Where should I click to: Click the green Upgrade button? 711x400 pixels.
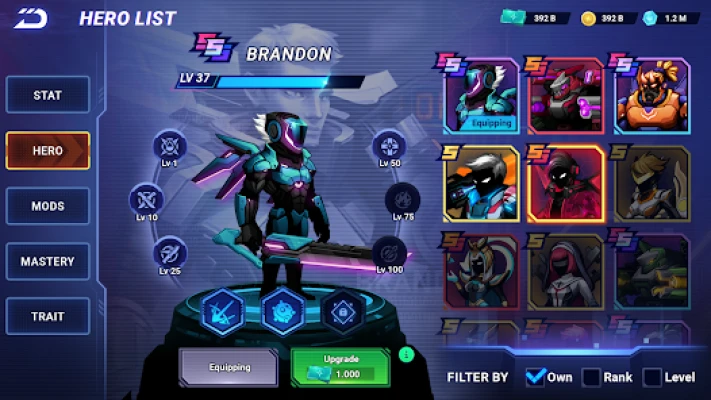pos(343,366)
